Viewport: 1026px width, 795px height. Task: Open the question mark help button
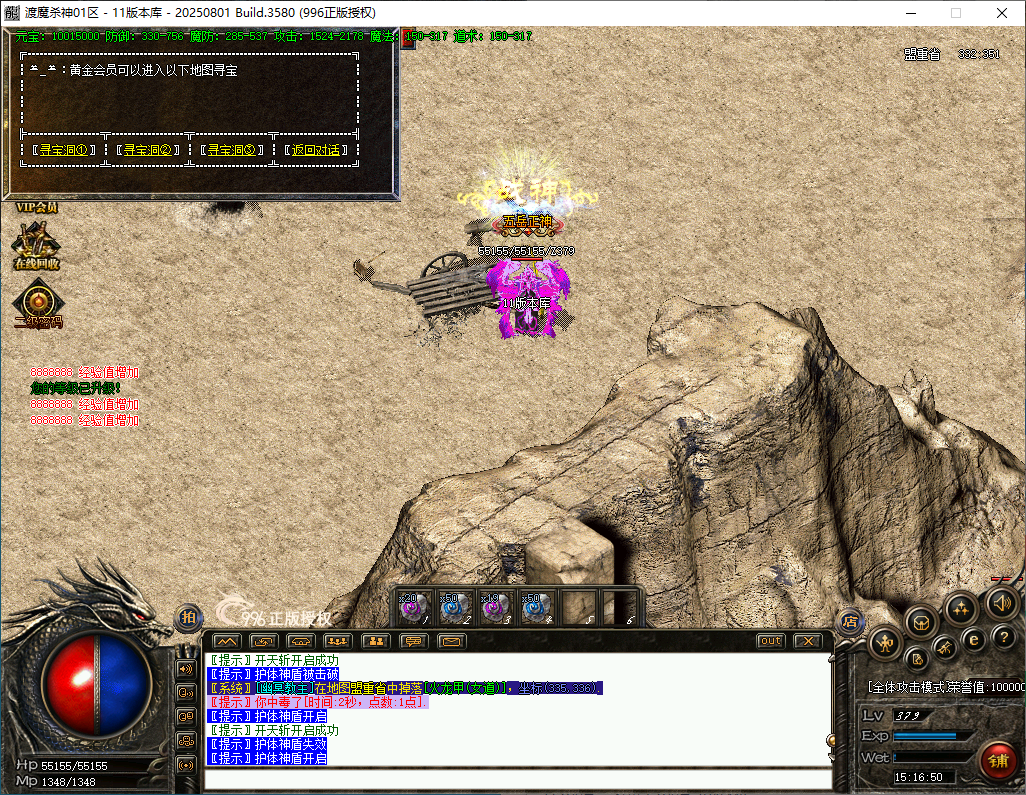1004,636
